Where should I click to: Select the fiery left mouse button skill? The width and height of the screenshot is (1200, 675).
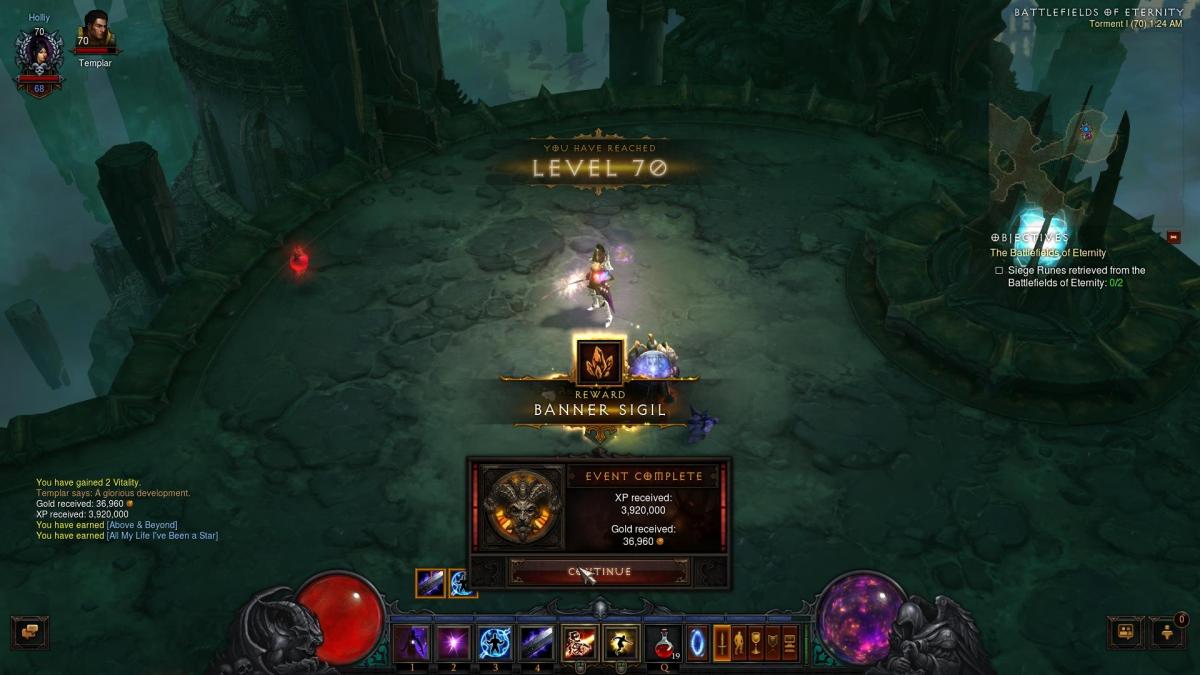pos(579,642)
